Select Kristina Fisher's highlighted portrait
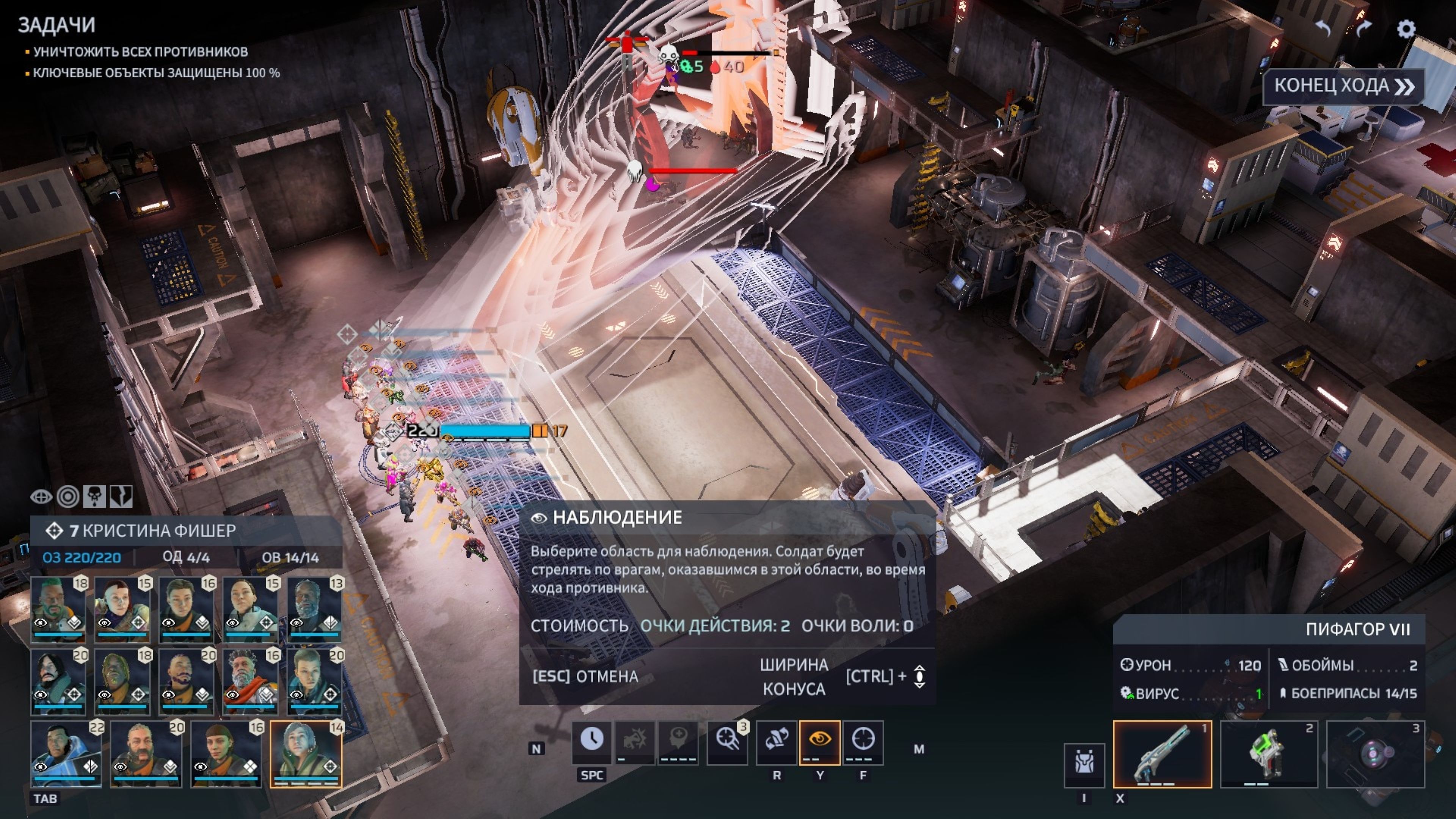 306,753
